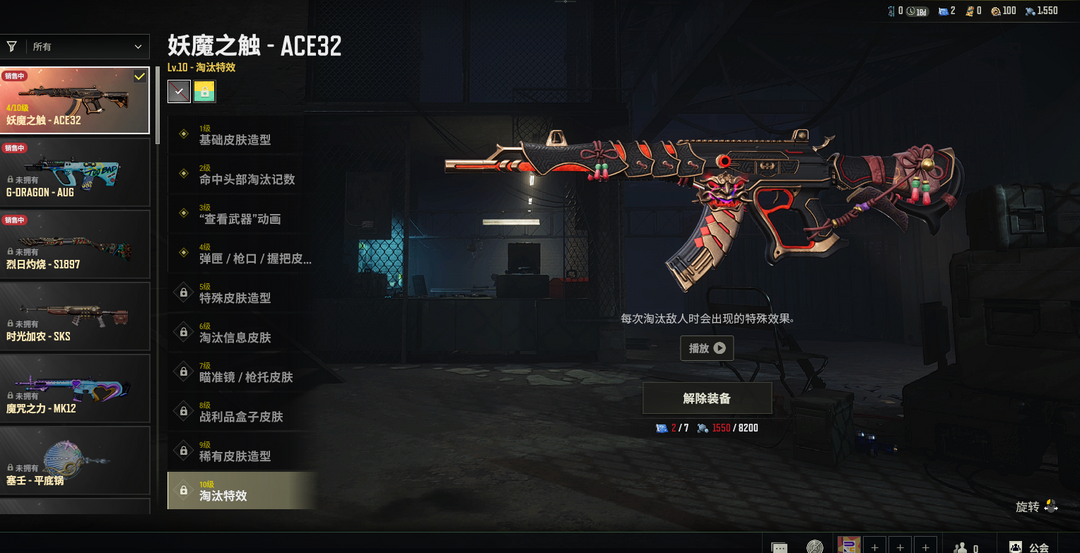Select the locked level 7 瞄准镜 / 枪托皮肤 row
This screenshot has height=553, width=1080.
(240, 372)
